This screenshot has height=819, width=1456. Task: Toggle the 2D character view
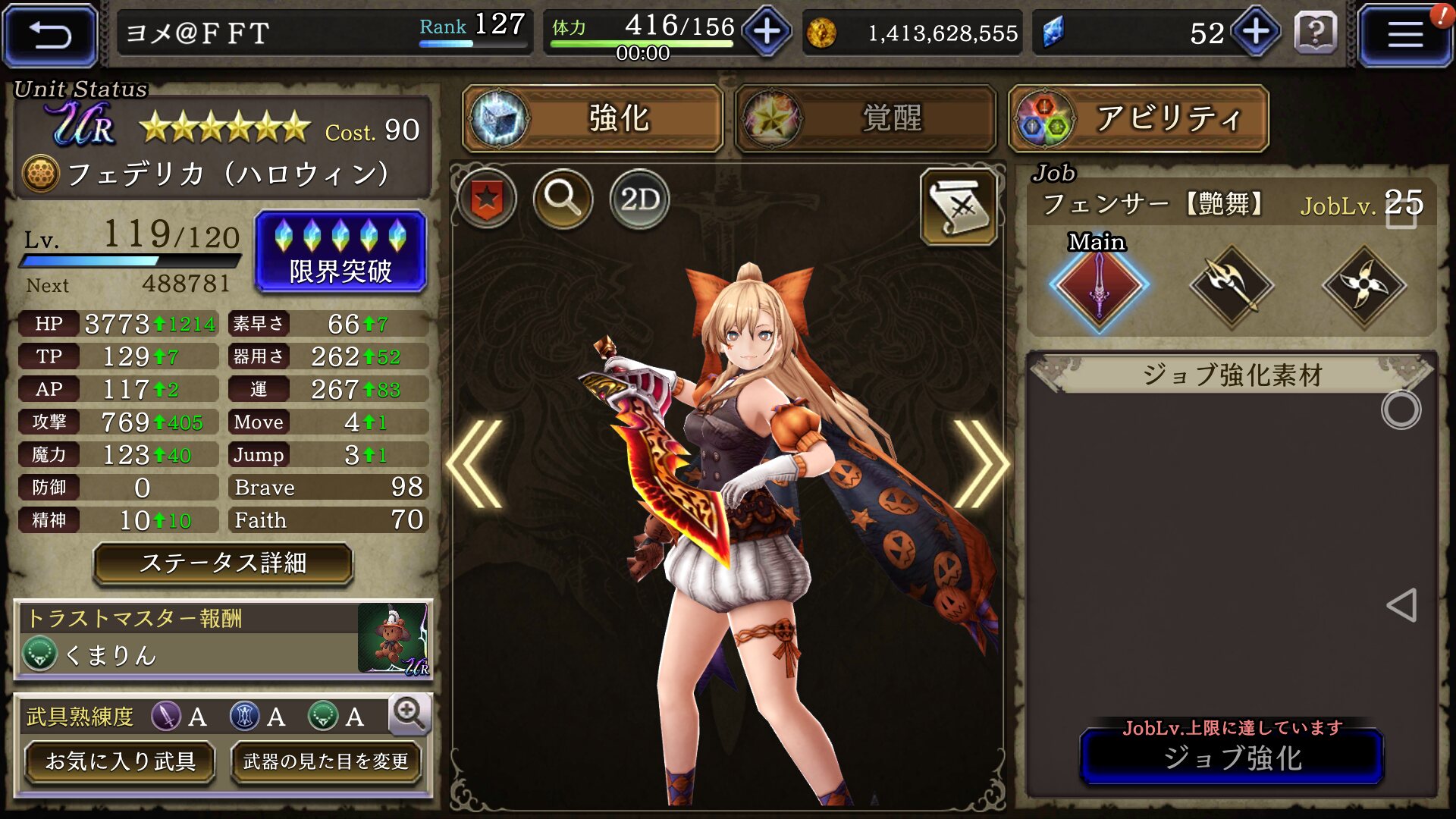tap(639, 199)
